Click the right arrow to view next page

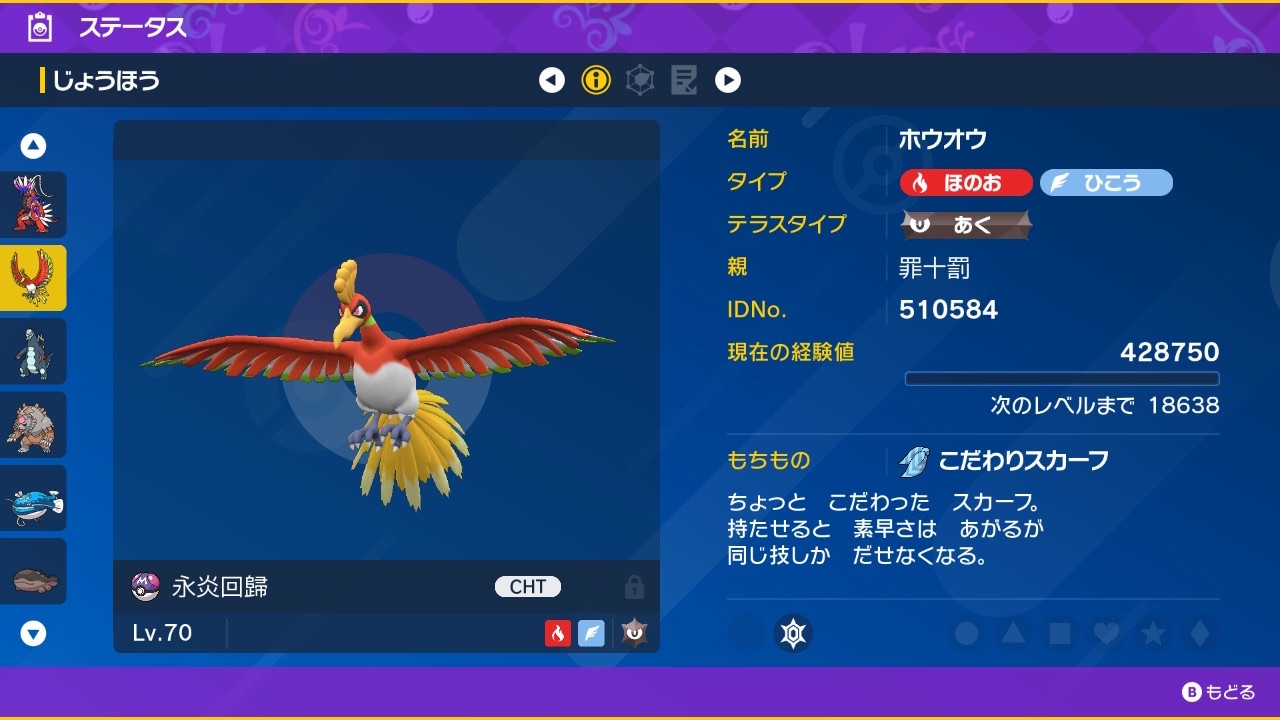coord(728,80)
